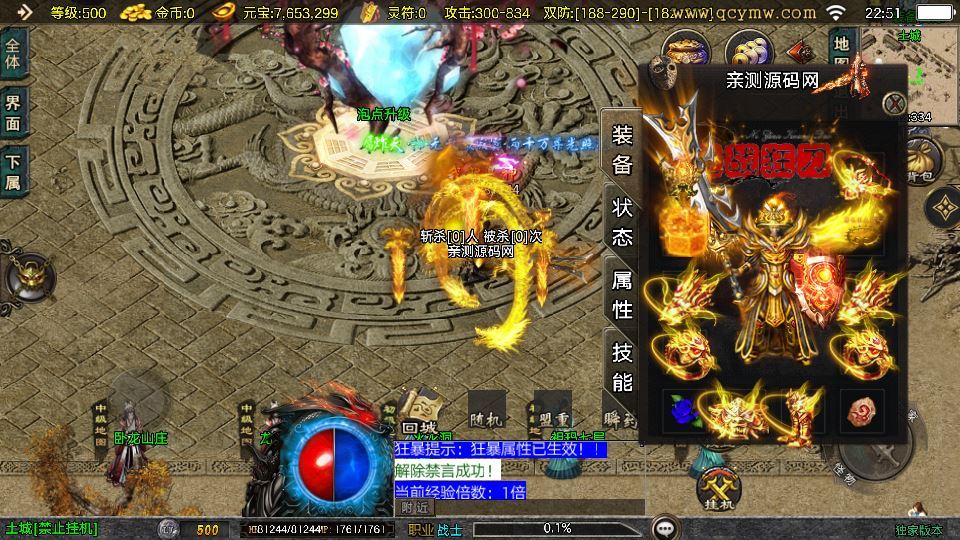This screenshot has width=960, height=540.
Task: Open the 背包 backpack
Action: 923,162
